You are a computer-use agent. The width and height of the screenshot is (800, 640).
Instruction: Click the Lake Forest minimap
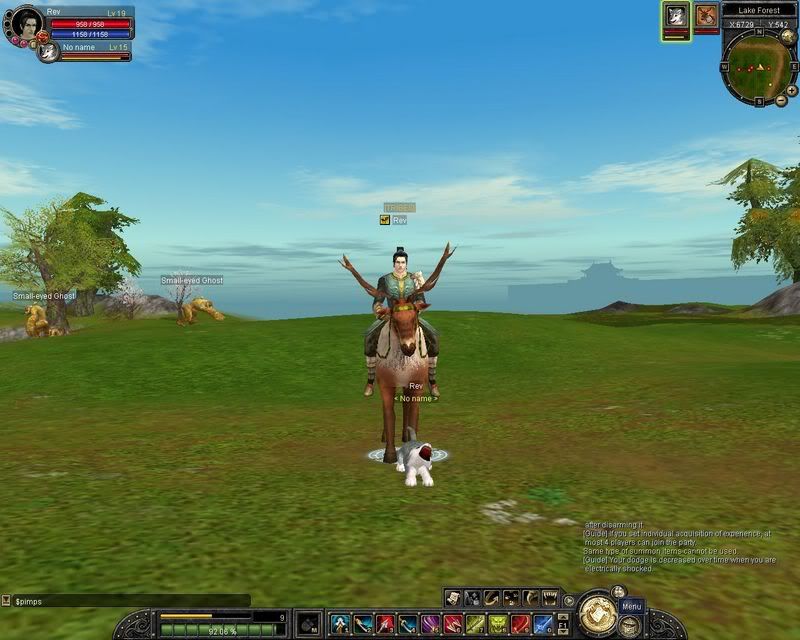[757, 67]
